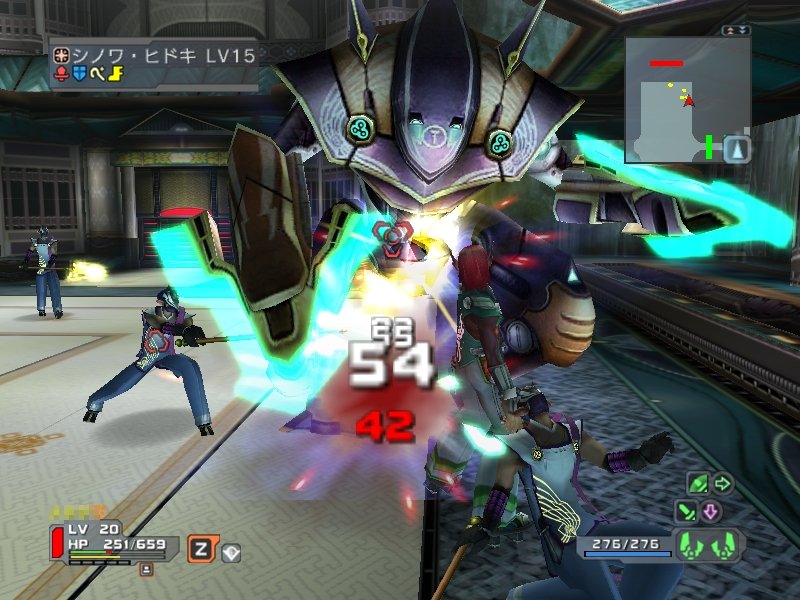Use the green slash photon art icon
The width and height of the screenshot is (800, 600).
point(687,512)
